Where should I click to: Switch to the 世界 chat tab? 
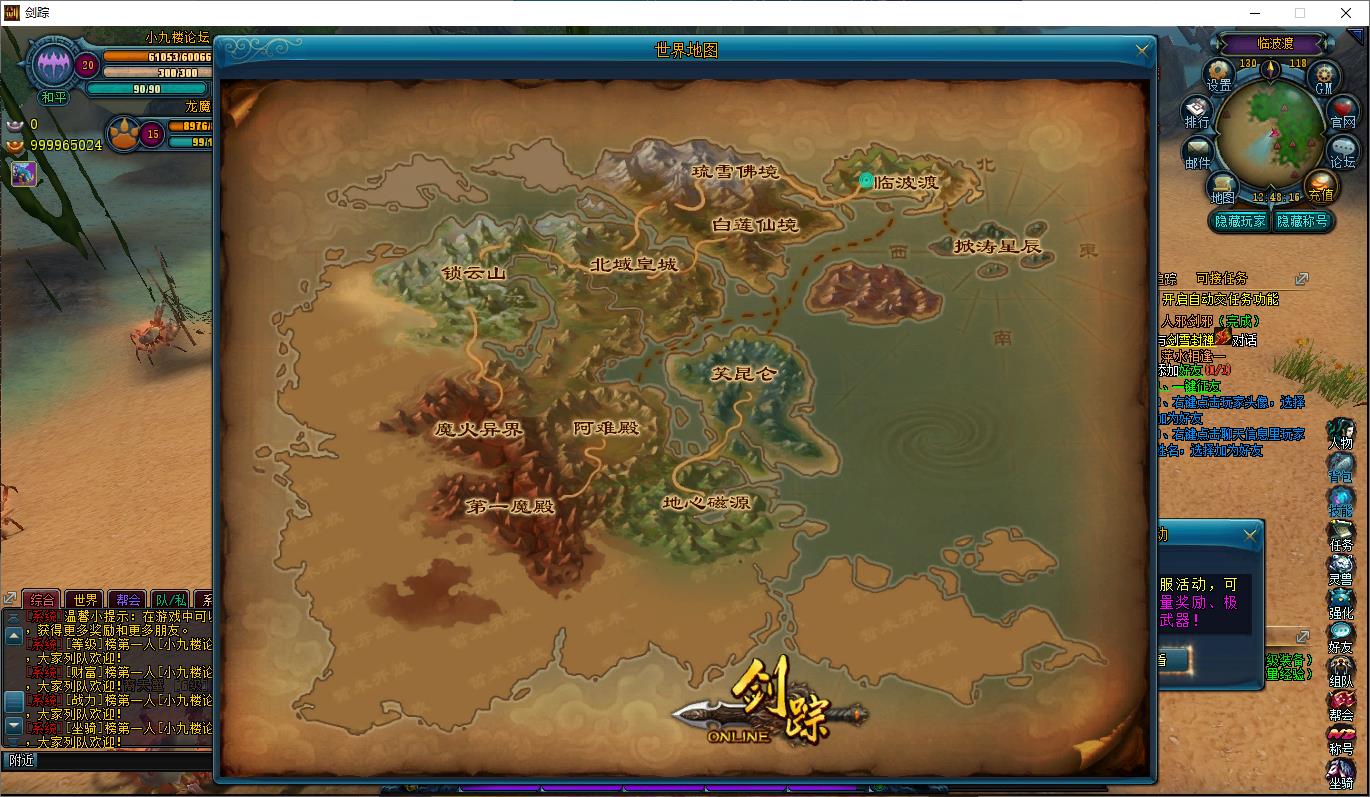(86, 600)
